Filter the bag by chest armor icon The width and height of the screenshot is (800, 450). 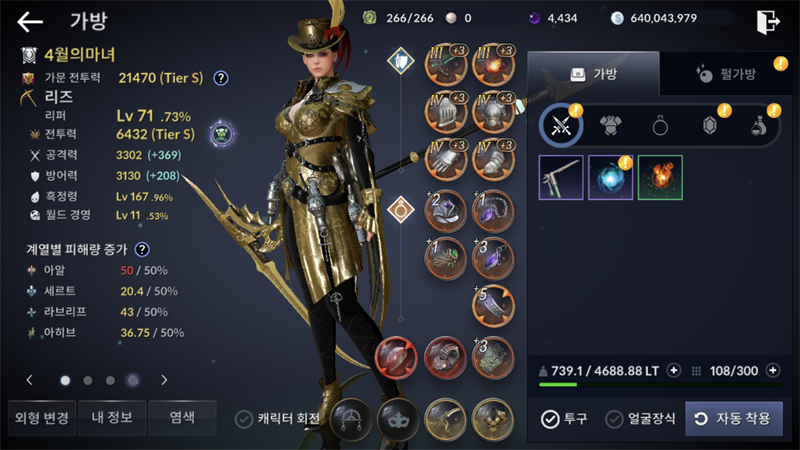[611, 125]
